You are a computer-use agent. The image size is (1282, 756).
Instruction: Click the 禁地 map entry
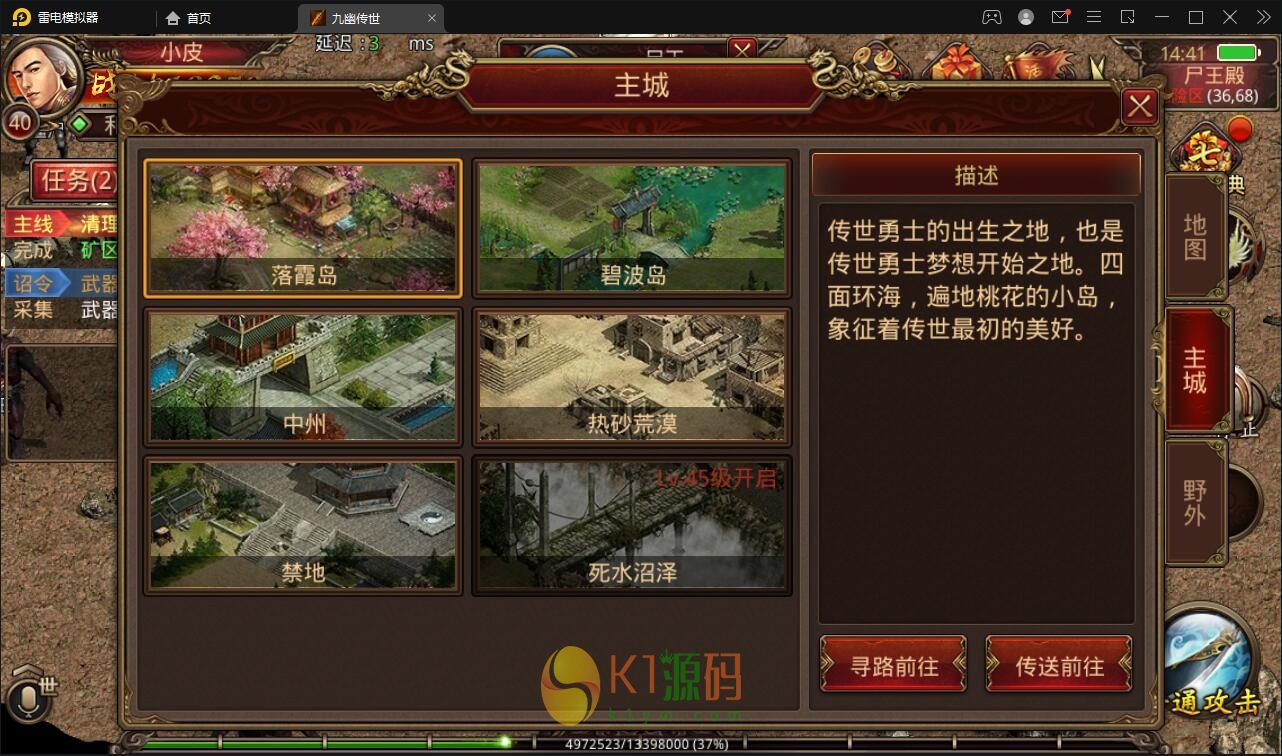pos(302,525)
